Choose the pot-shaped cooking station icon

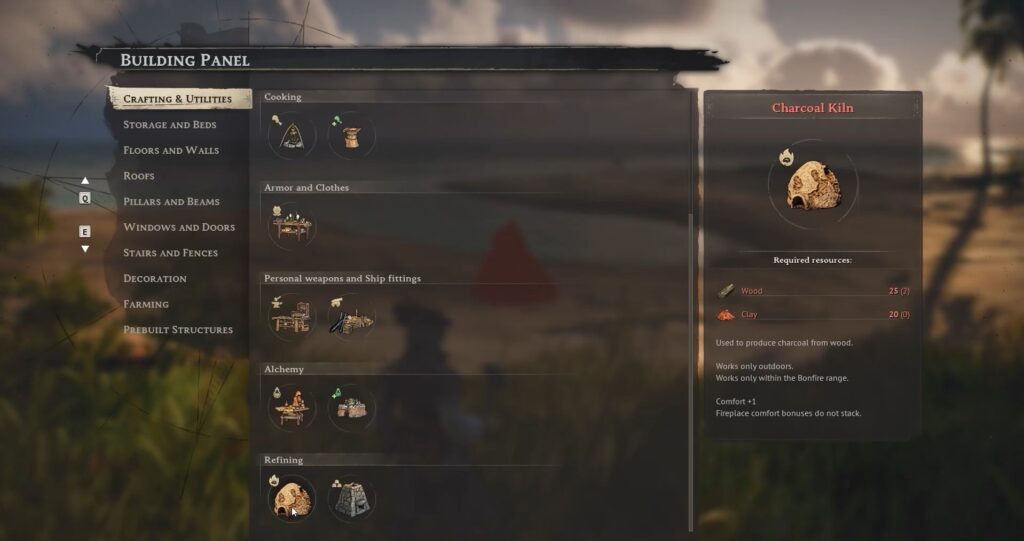click(351, 136)
